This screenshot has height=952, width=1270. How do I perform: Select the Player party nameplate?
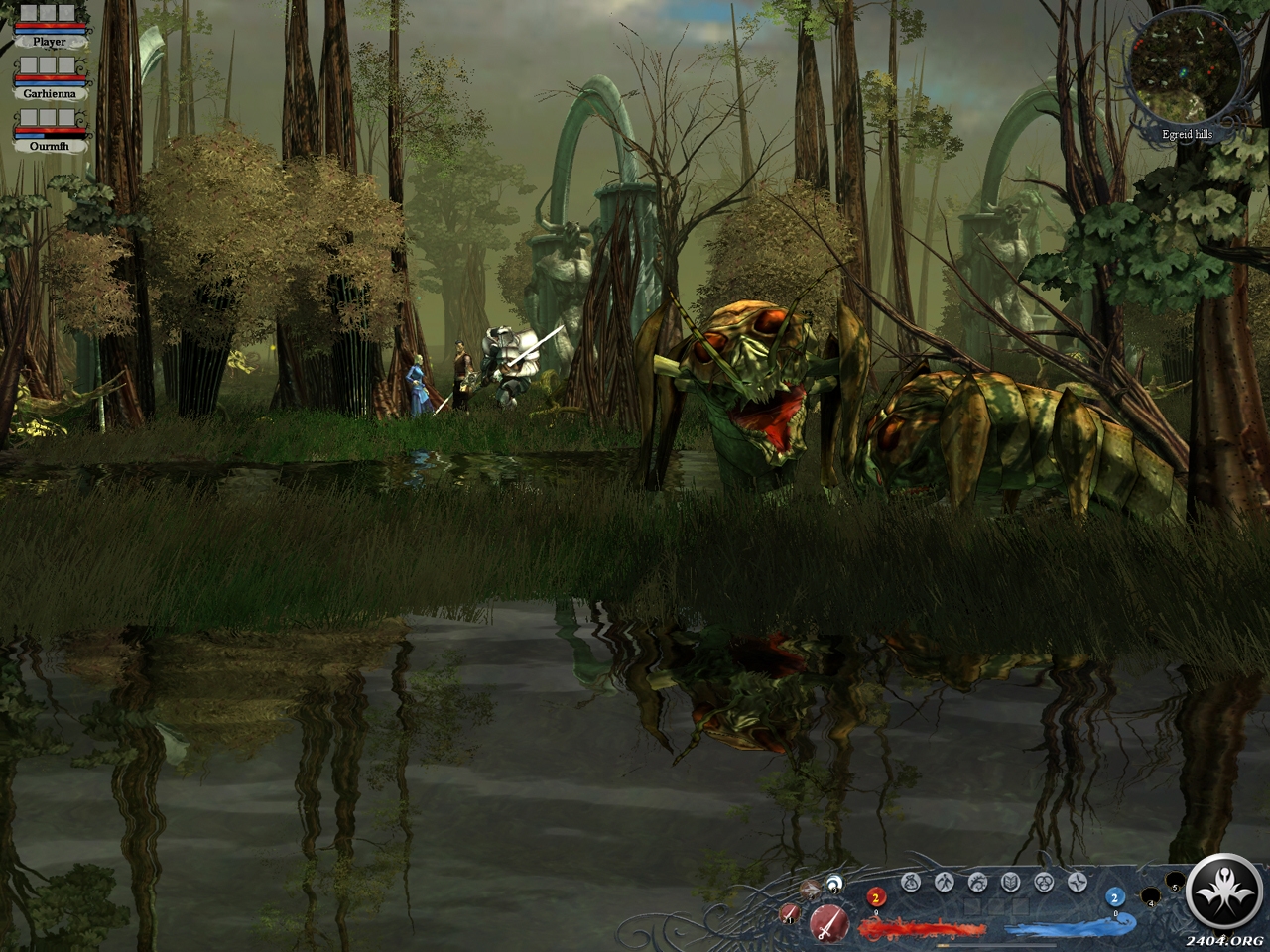point(49,41)
